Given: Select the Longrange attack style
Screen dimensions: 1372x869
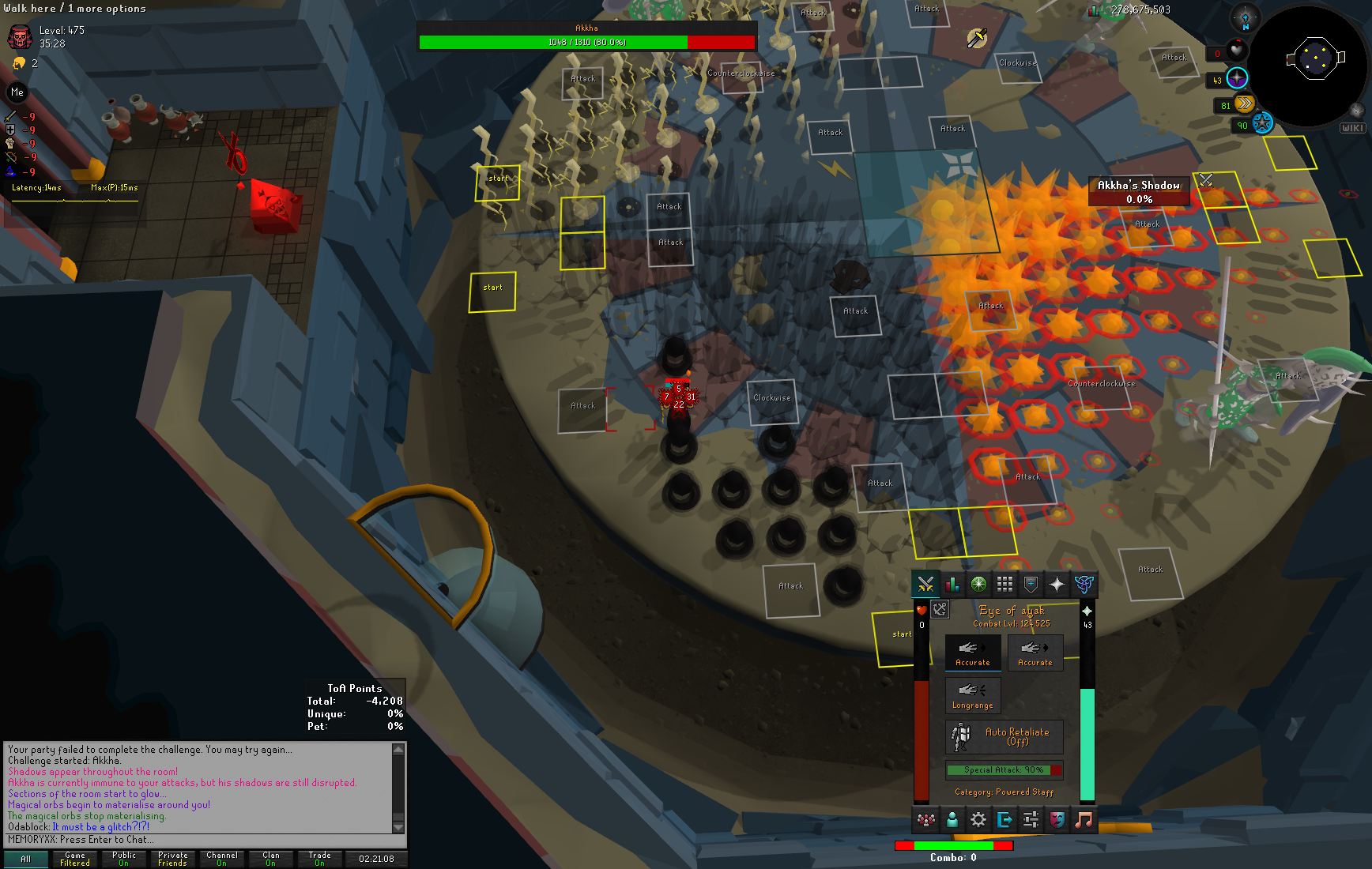Looking at the screenshot, I should click(x=973, y=695).
